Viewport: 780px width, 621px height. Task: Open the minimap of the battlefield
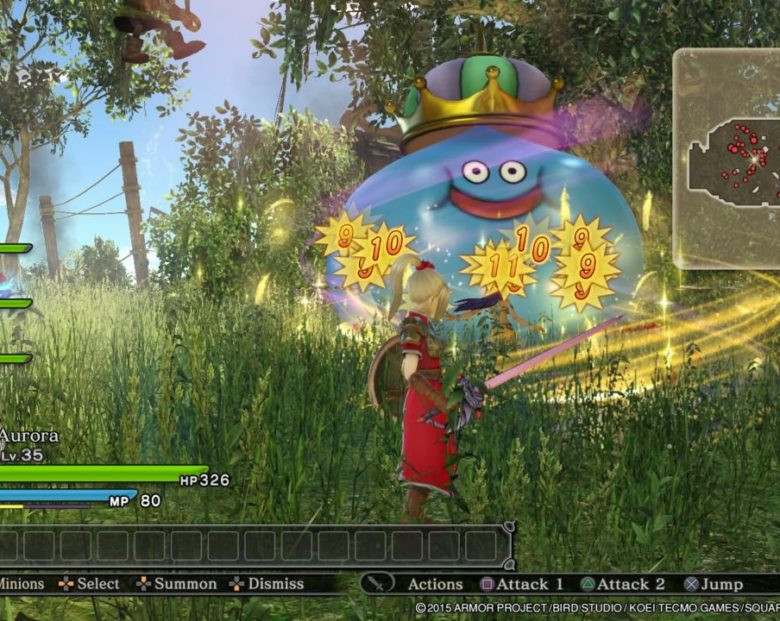728,158
